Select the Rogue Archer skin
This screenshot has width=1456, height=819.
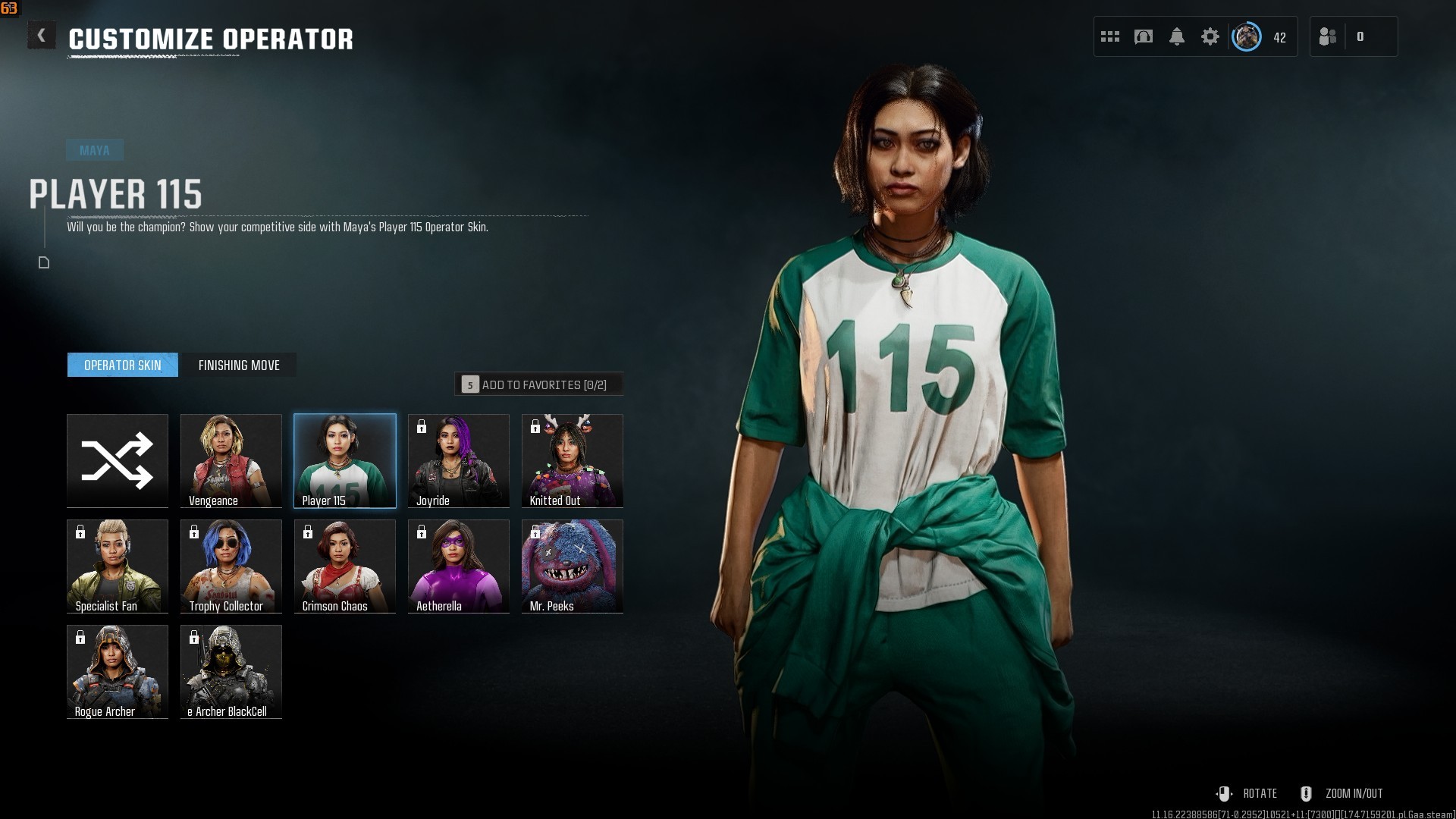[x=118, y=671]
